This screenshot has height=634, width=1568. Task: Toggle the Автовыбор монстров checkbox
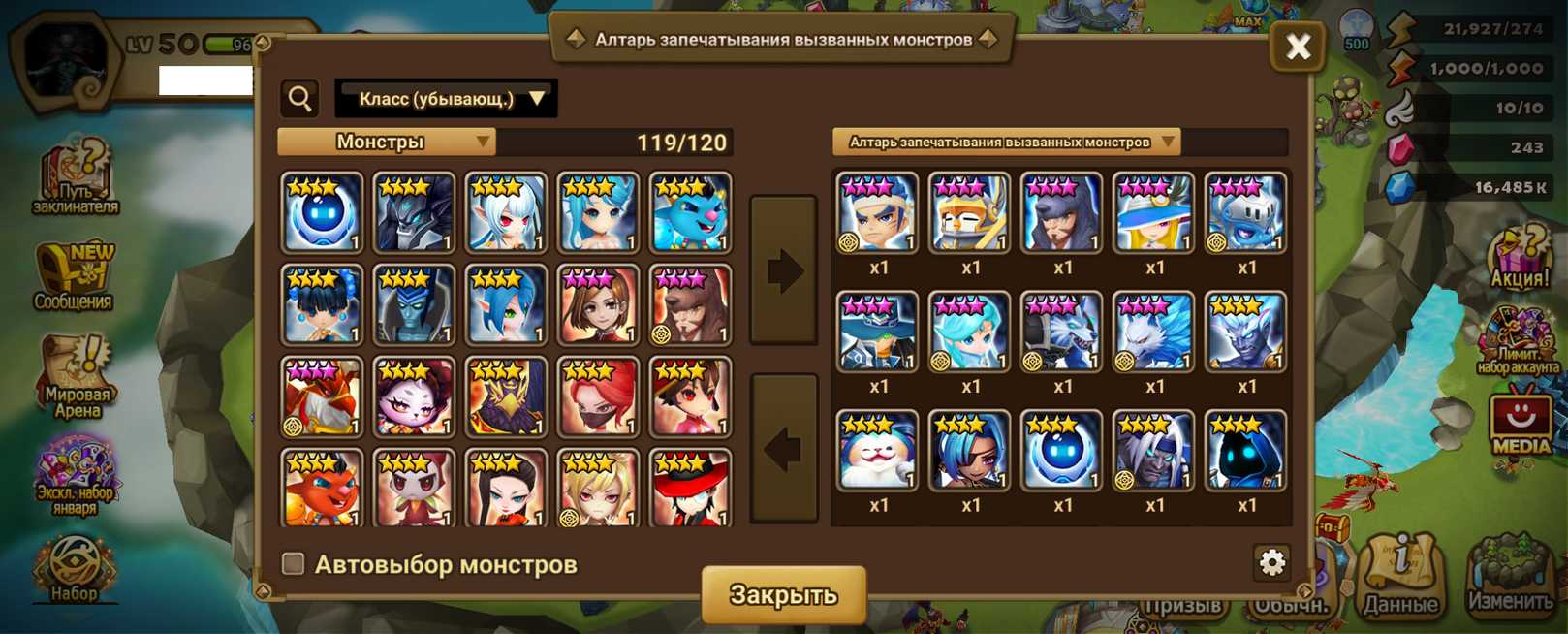coord(294,563)
